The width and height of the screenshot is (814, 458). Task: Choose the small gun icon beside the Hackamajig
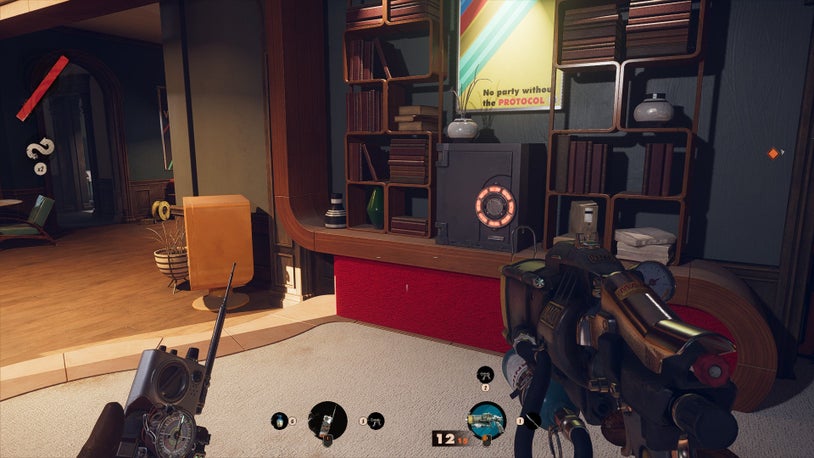click(375, 421)
